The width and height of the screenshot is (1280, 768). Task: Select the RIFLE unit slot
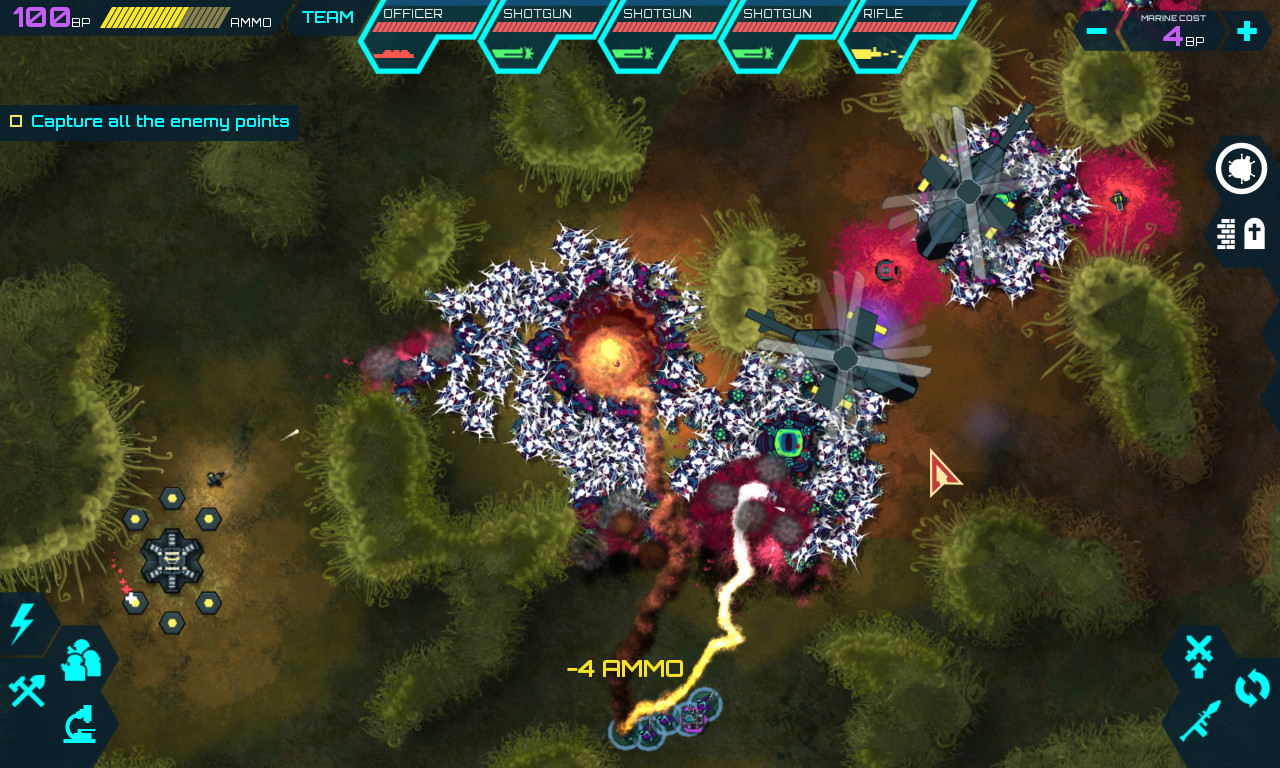[895, 30]
